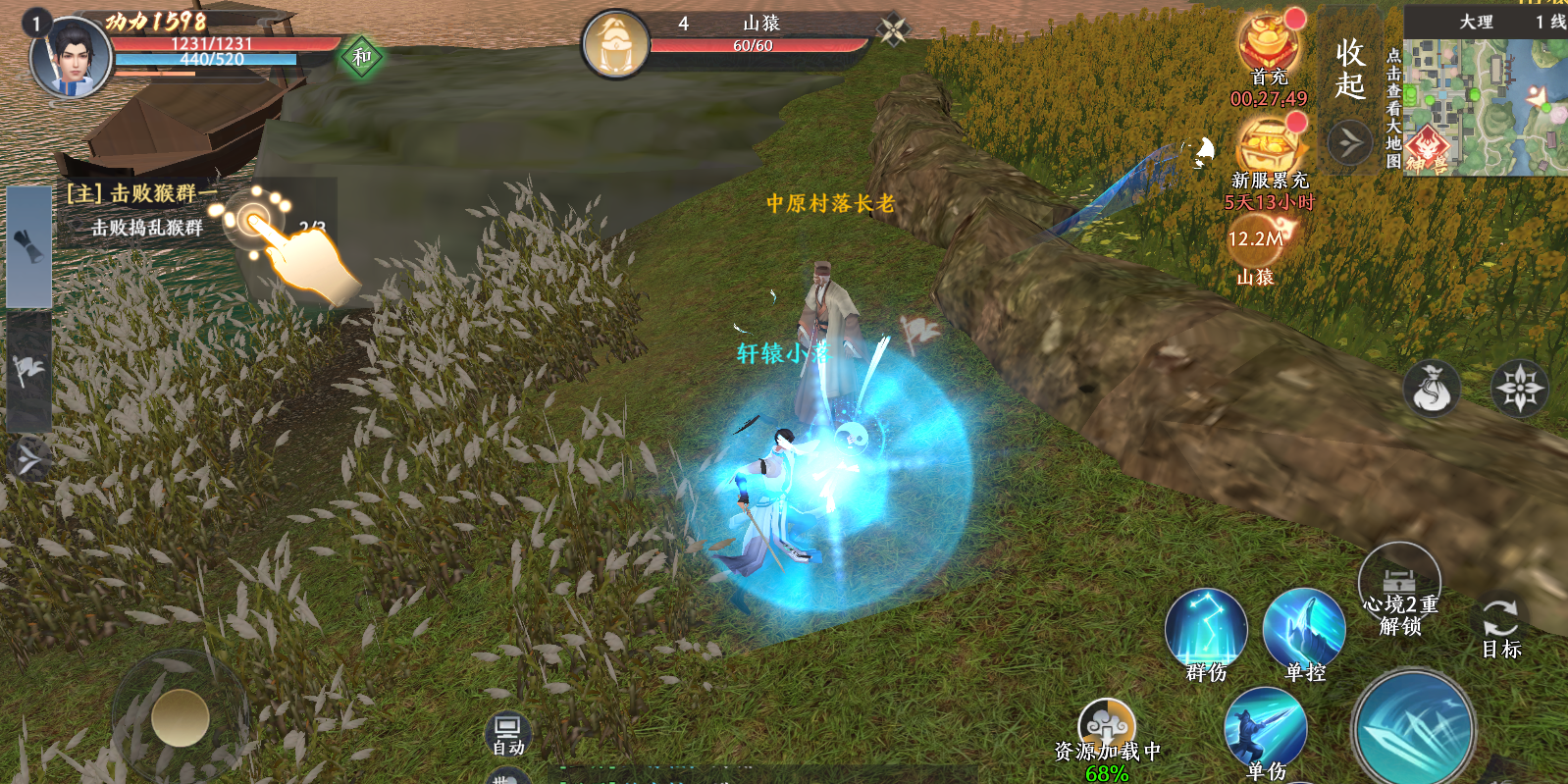Open the inventory pouch bag icon
The height and width of the screenshot is (784, 1568).
pos(1432,388)
